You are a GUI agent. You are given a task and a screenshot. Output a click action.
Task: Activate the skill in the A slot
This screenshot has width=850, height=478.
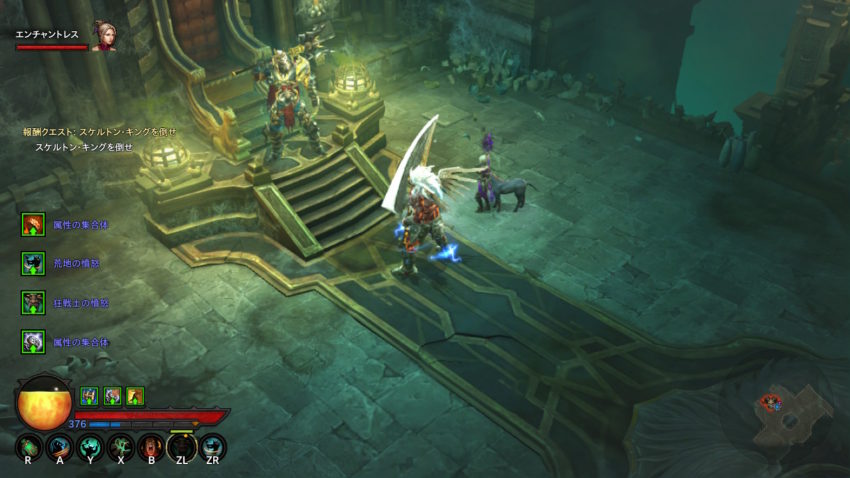(59, 446)
